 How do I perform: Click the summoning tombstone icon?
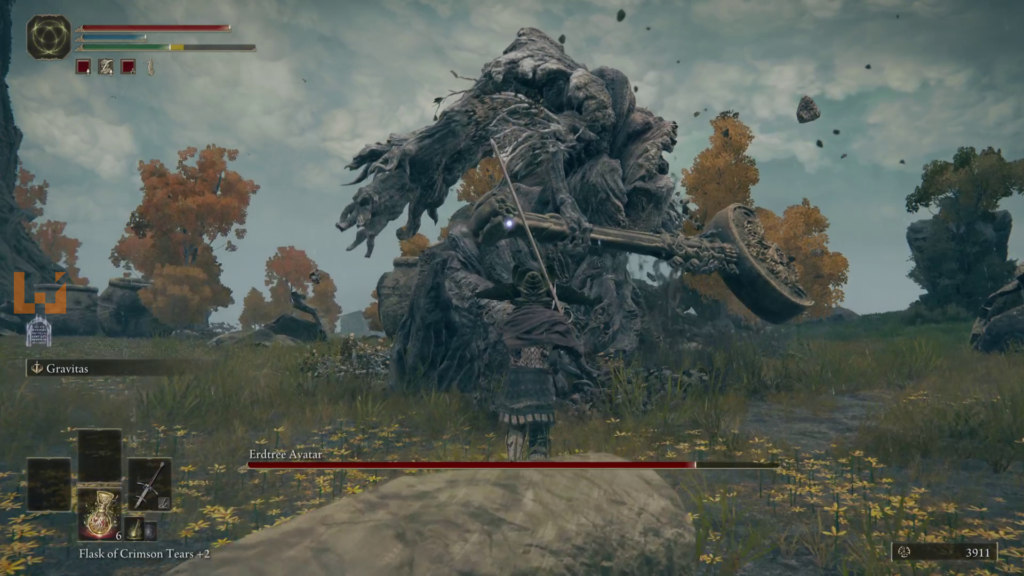click(38, 328)
